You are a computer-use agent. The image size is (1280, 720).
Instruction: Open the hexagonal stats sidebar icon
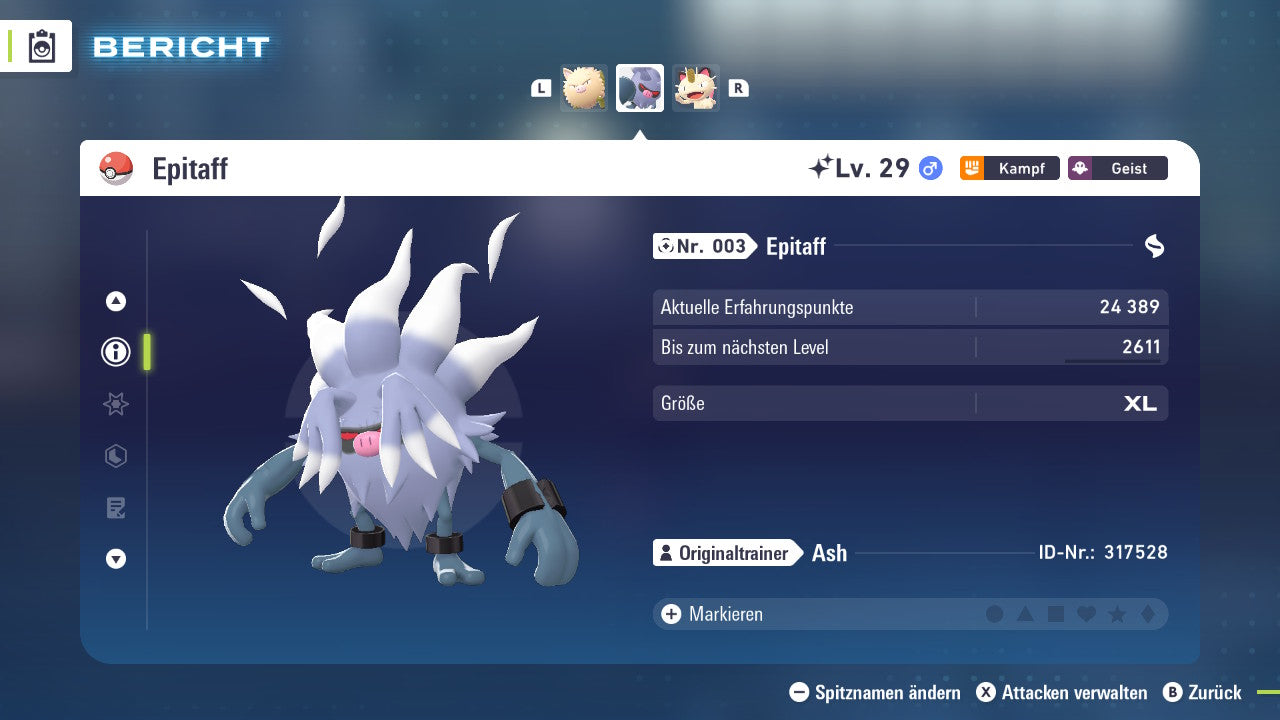click(x=116, y=456)
